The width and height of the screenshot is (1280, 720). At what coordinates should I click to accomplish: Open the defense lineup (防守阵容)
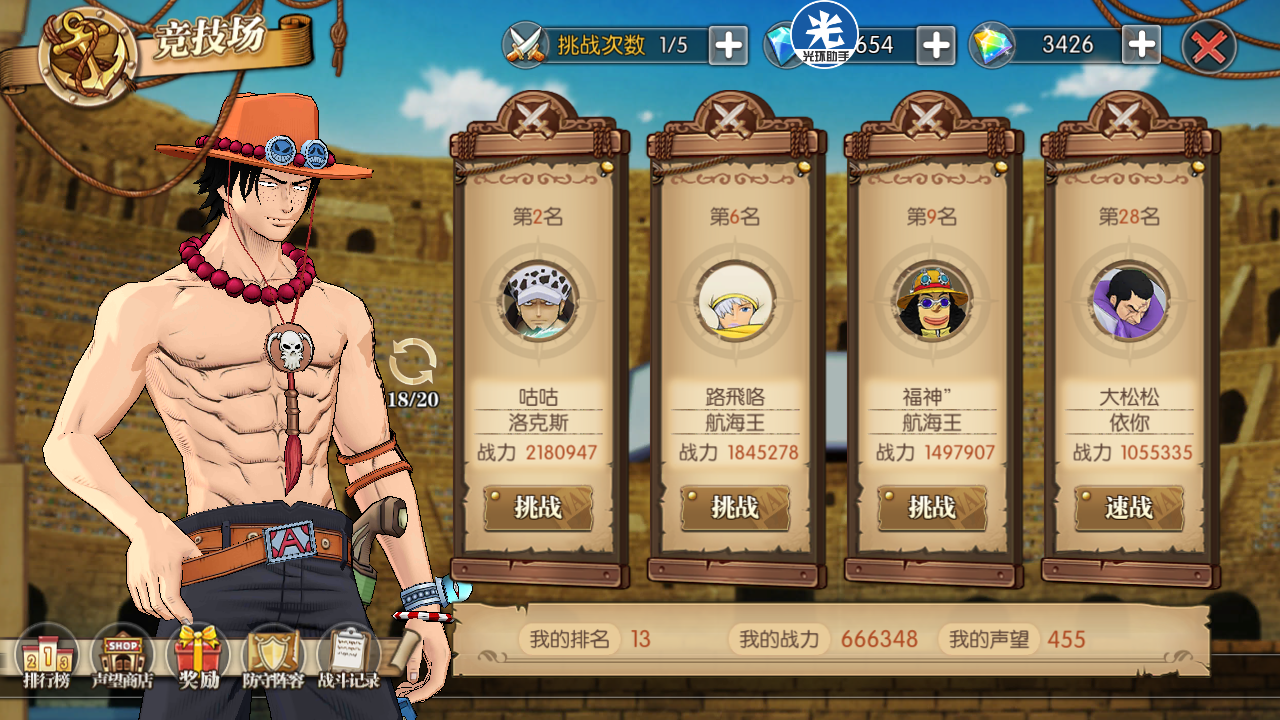pos(272,657)
